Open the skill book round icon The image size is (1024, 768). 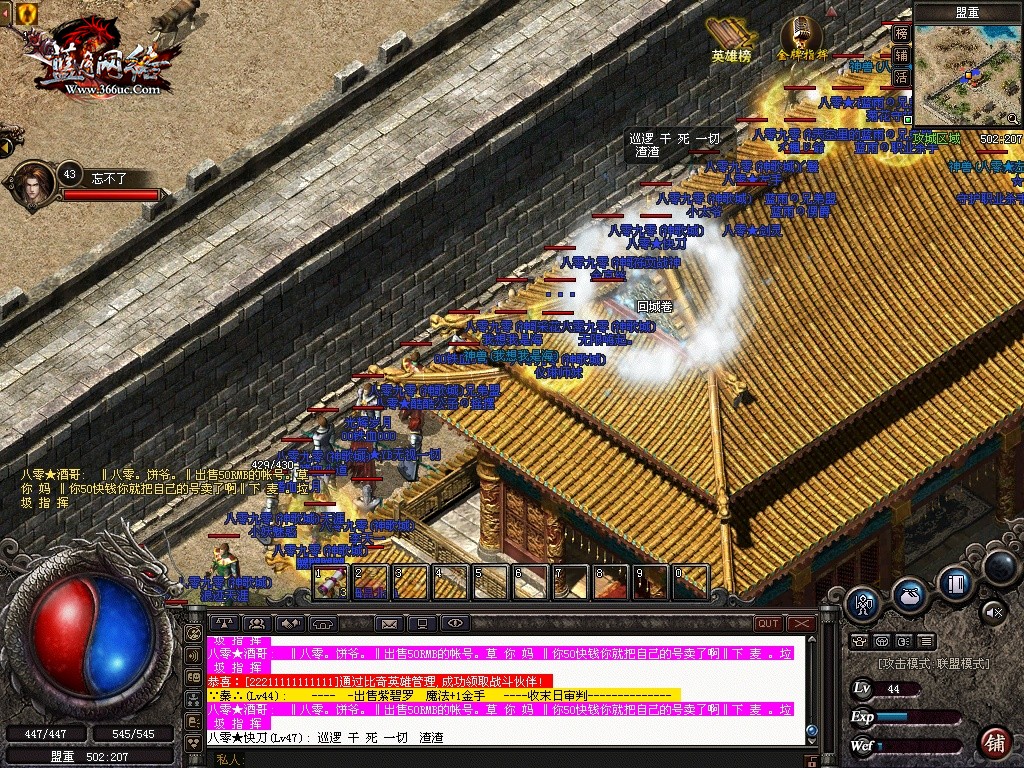(x=955, y=583)
